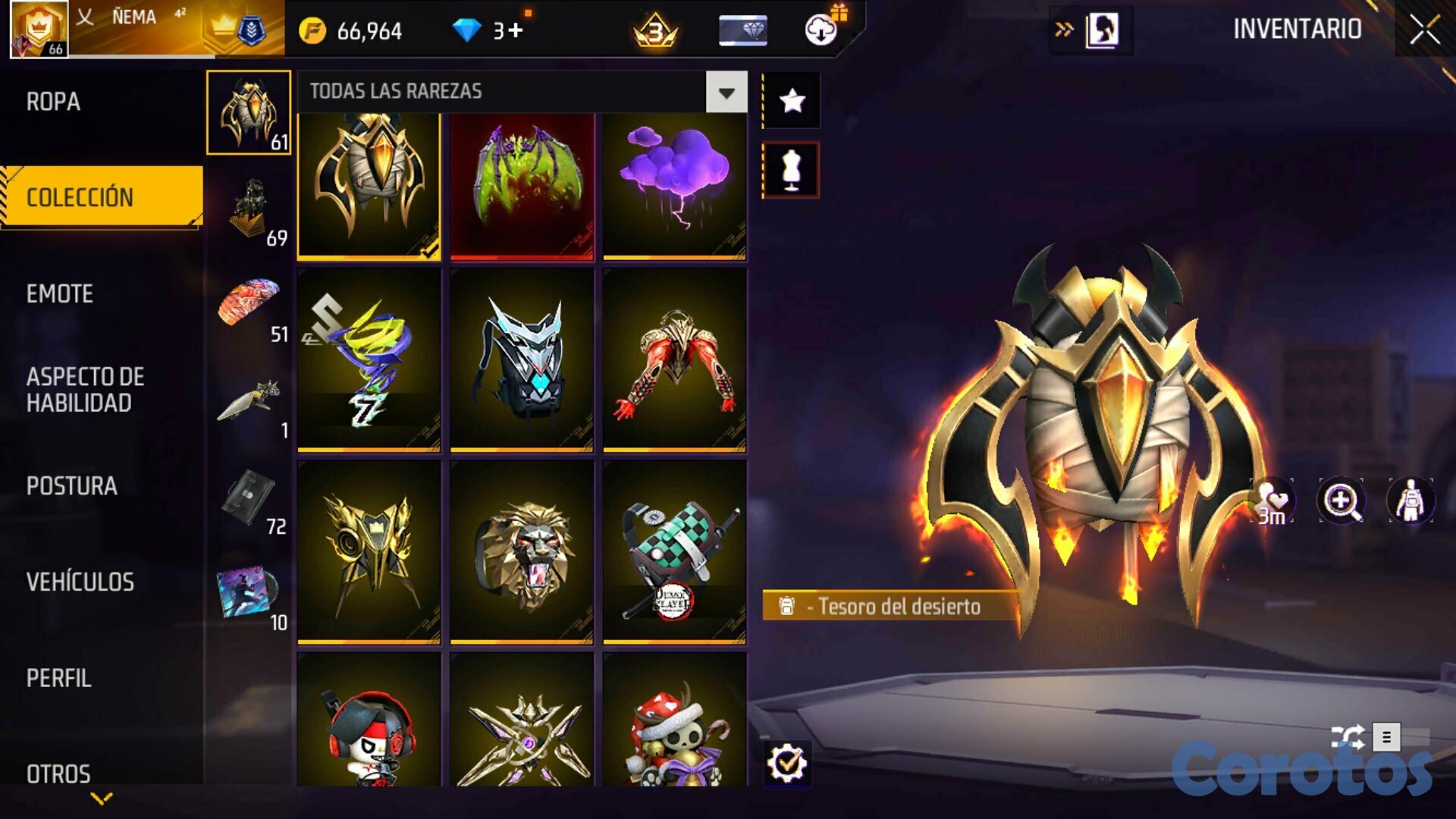This screenshot has height=819, width=1456.
Task: Select the purple storm cloud backpack
Action: click(674, 186)
